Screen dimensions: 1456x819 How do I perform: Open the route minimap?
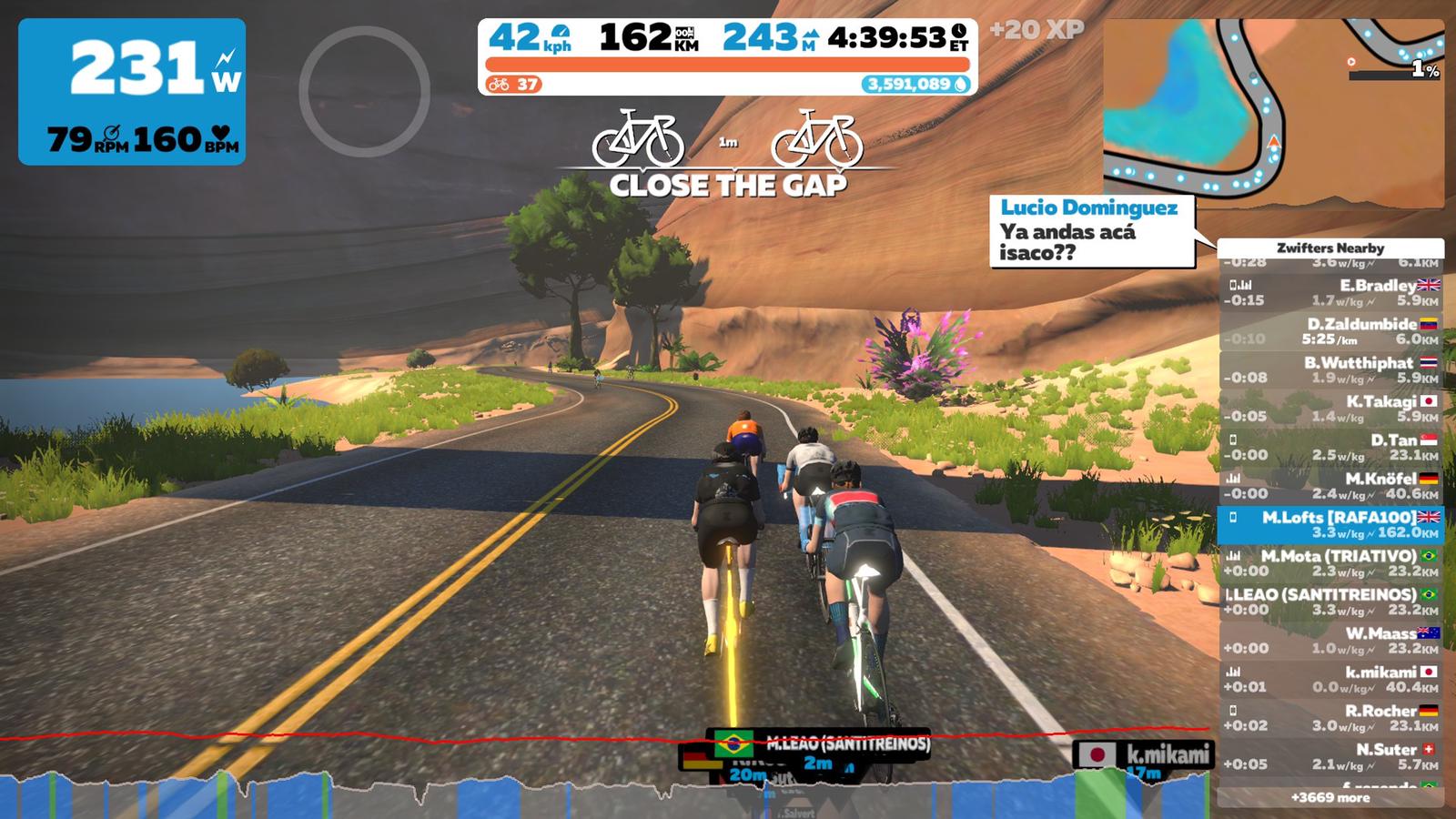point(1272,114)
